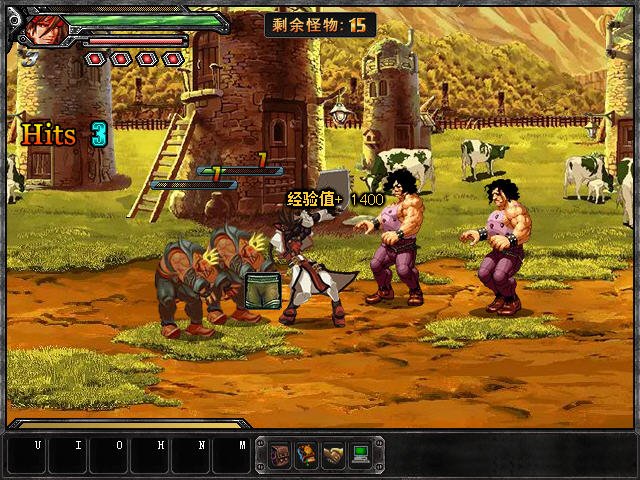
Task: Select the skill slot labeled N
Action: tap(190, 455)
